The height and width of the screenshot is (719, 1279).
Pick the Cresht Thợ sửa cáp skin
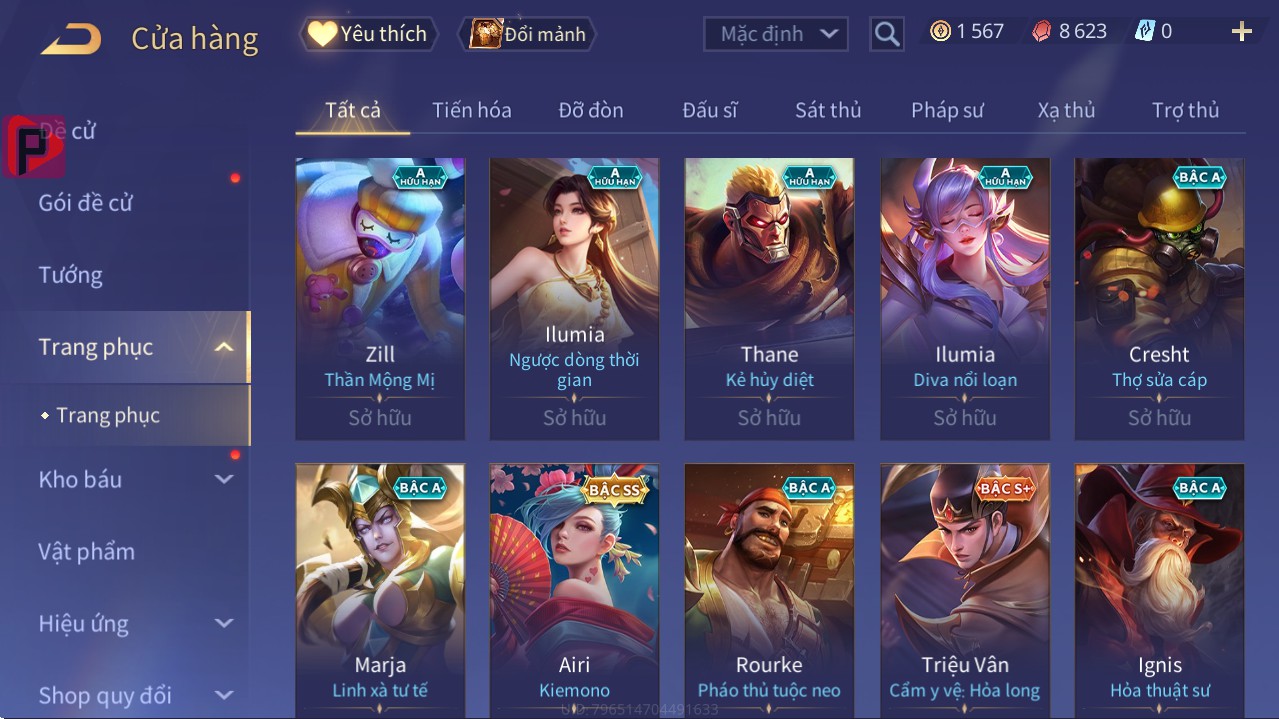[x=1159, y=298]
